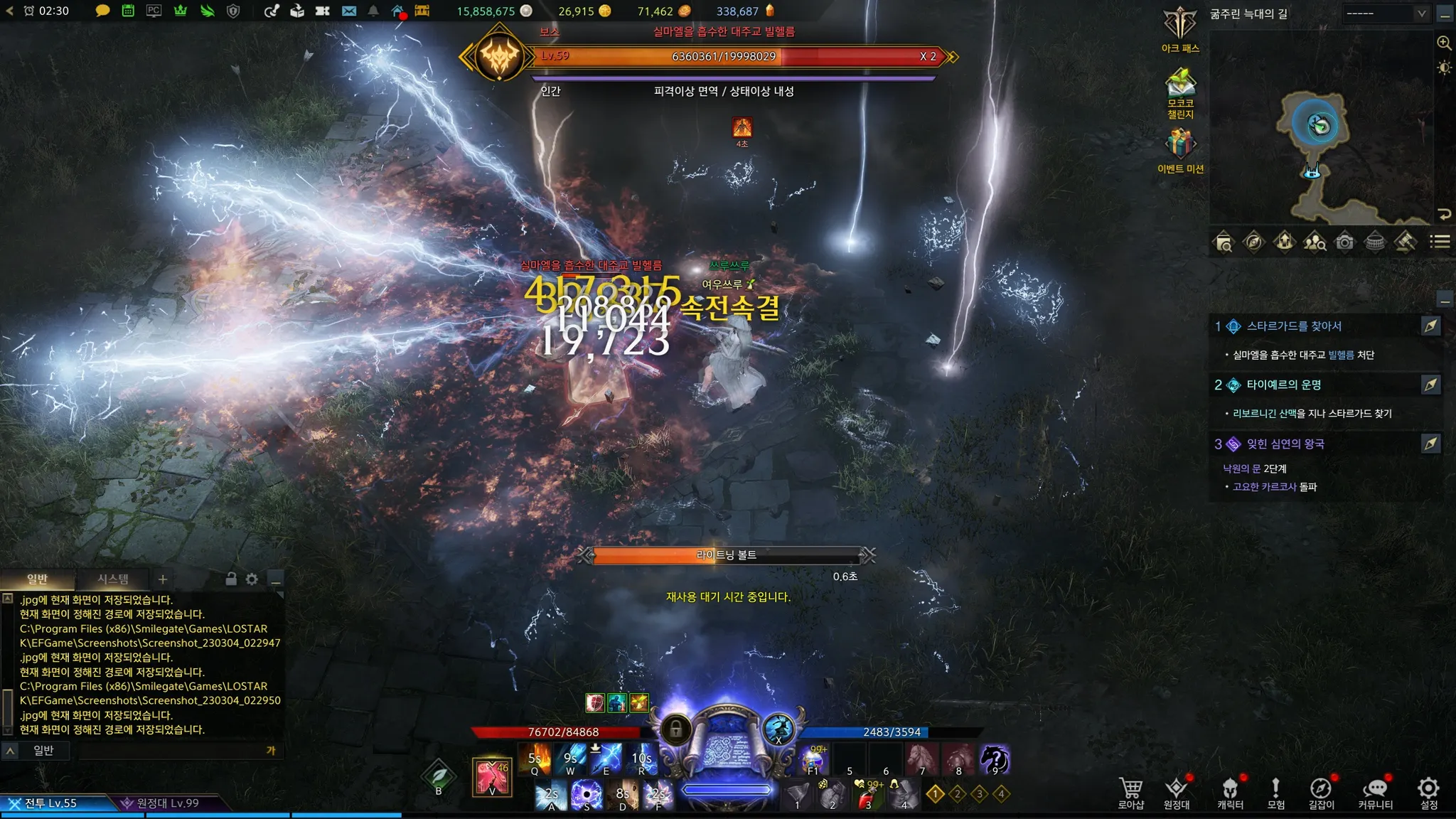Open the 이벤트 미션 gift box icon

1180,144
